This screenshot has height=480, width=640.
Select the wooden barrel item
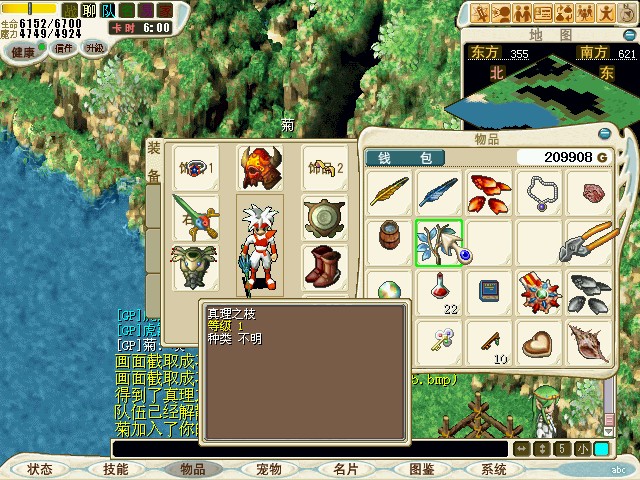coord(389,240)
